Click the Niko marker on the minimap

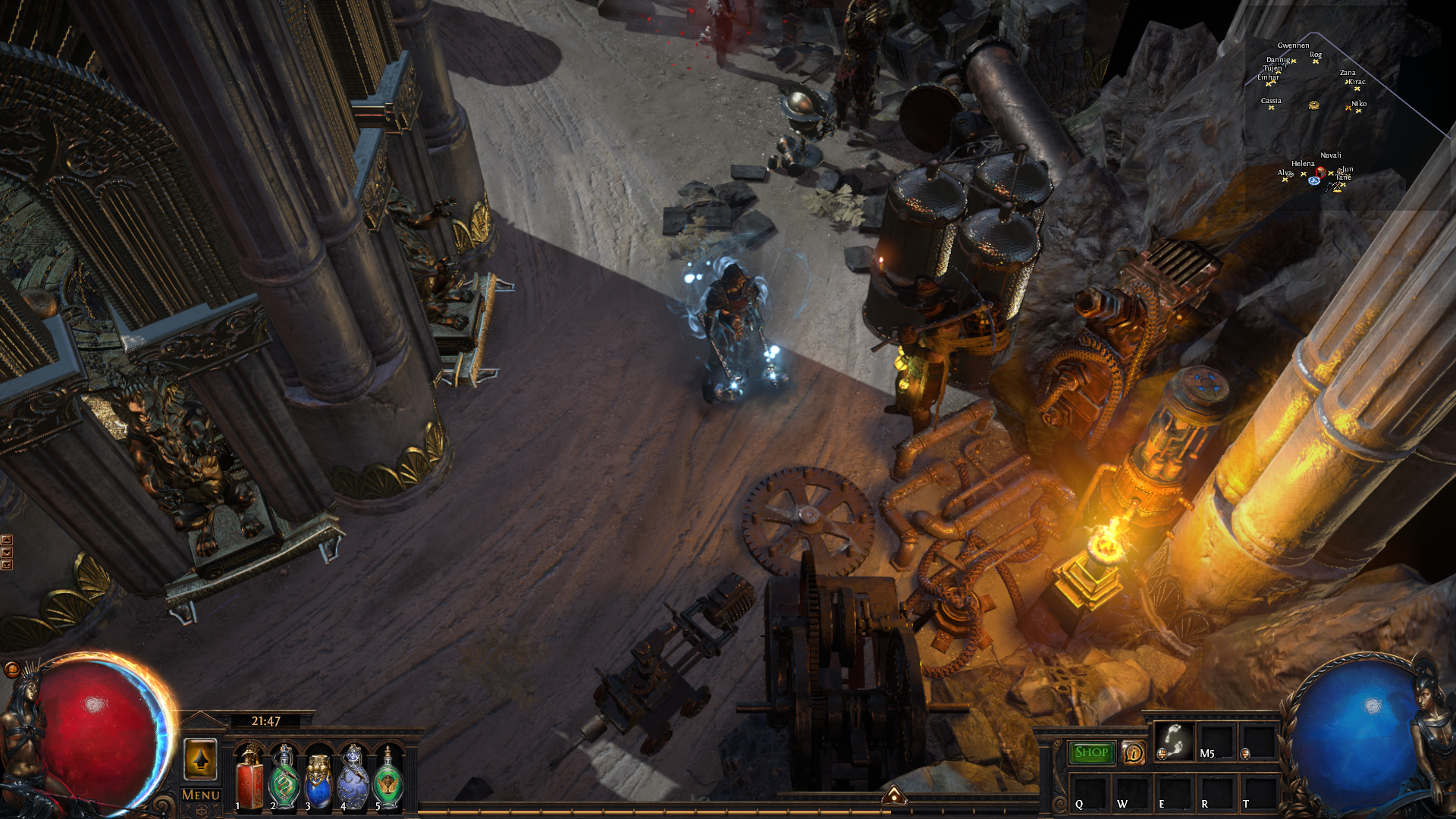[1358, 110]
